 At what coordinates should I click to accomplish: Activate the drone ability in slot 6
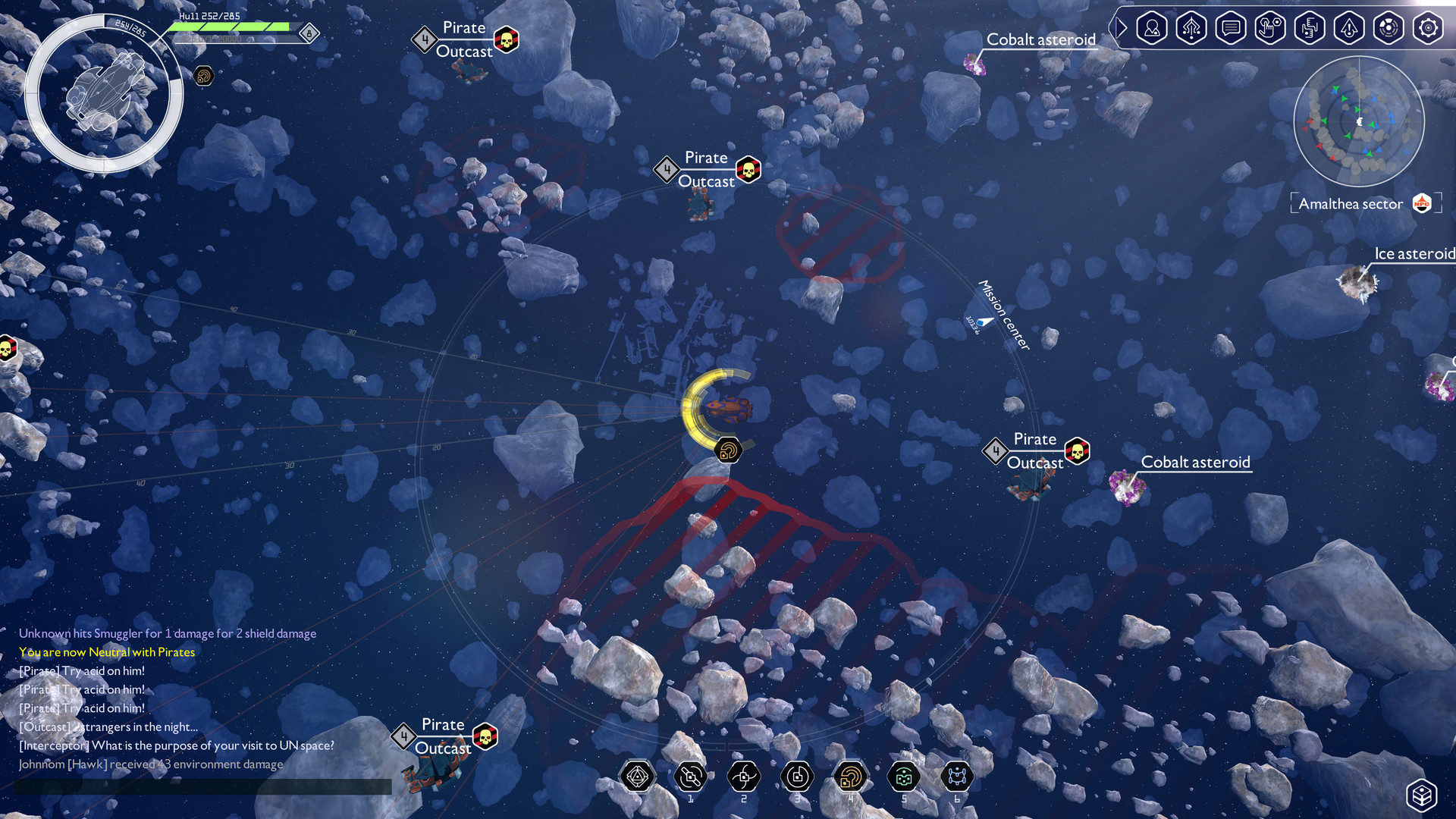(956, 776)
